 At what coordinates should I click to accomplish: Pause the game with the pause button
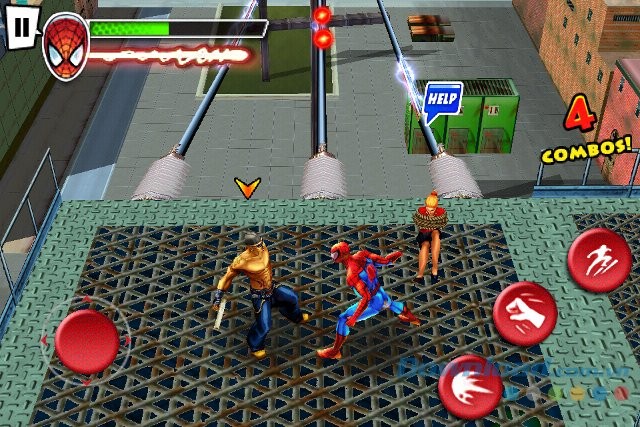point(20,27)
